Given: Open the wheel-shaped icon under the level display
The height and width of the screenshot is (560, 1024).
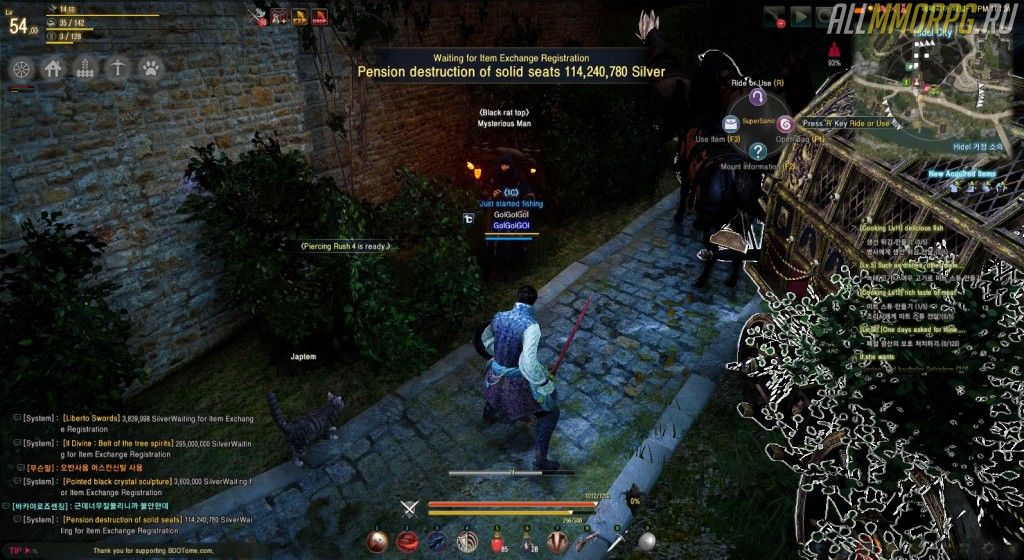Looking at the screenshot, I should point(22,69).
